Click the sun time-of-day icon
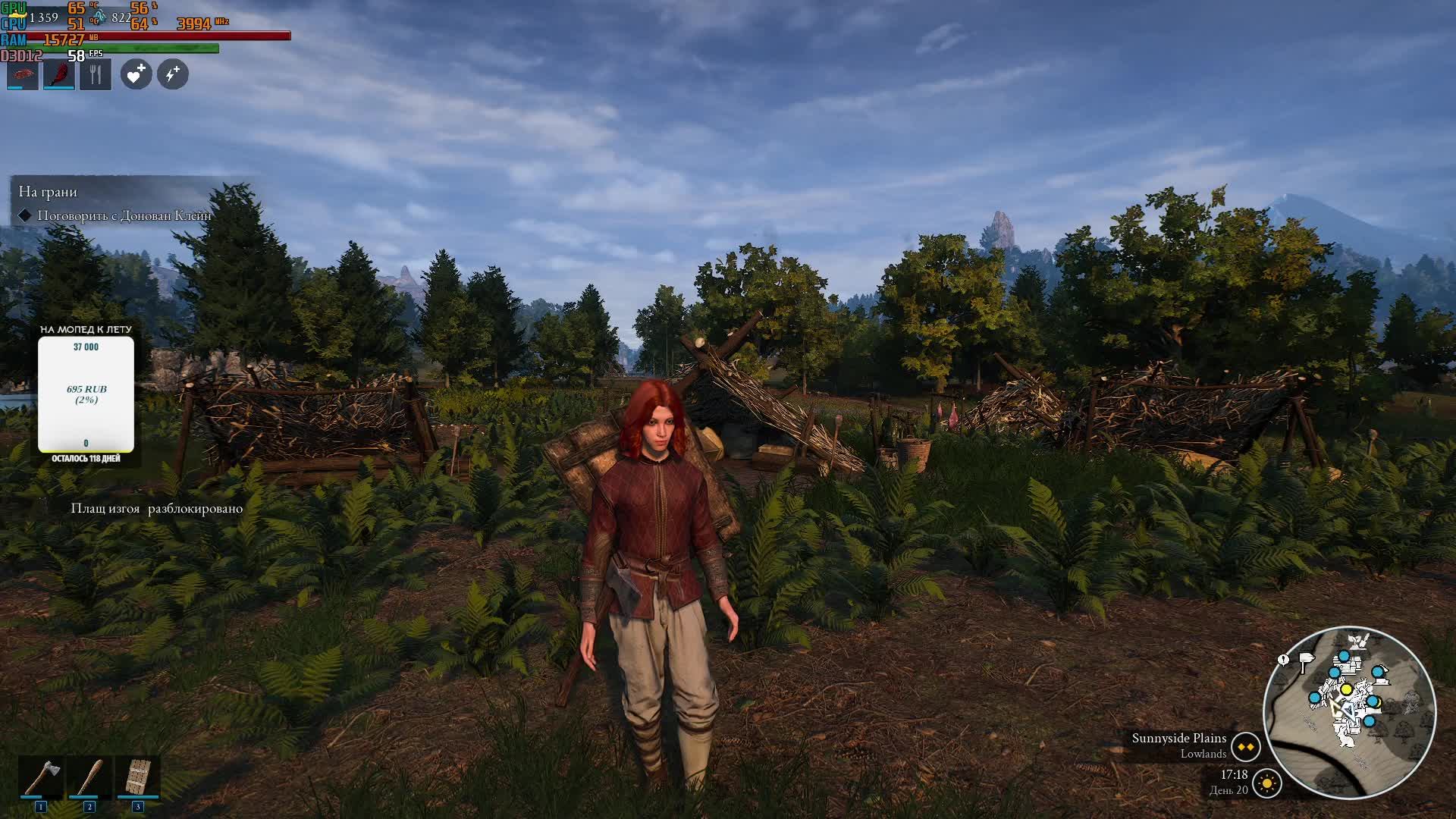 (1267, 783)
